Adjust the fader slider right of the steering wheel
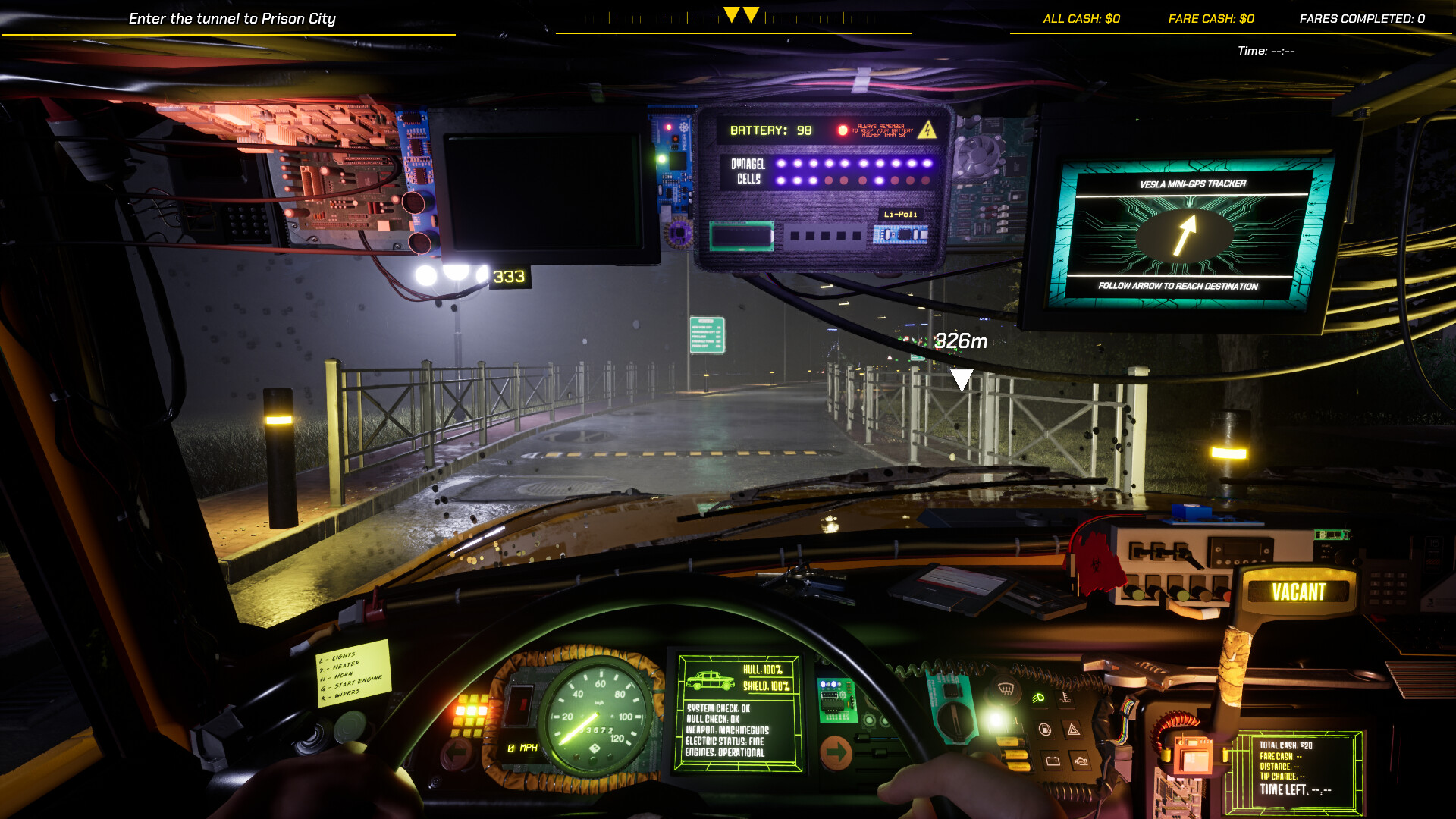This screenshot has height=819, width=1456. tap(878, 752)
